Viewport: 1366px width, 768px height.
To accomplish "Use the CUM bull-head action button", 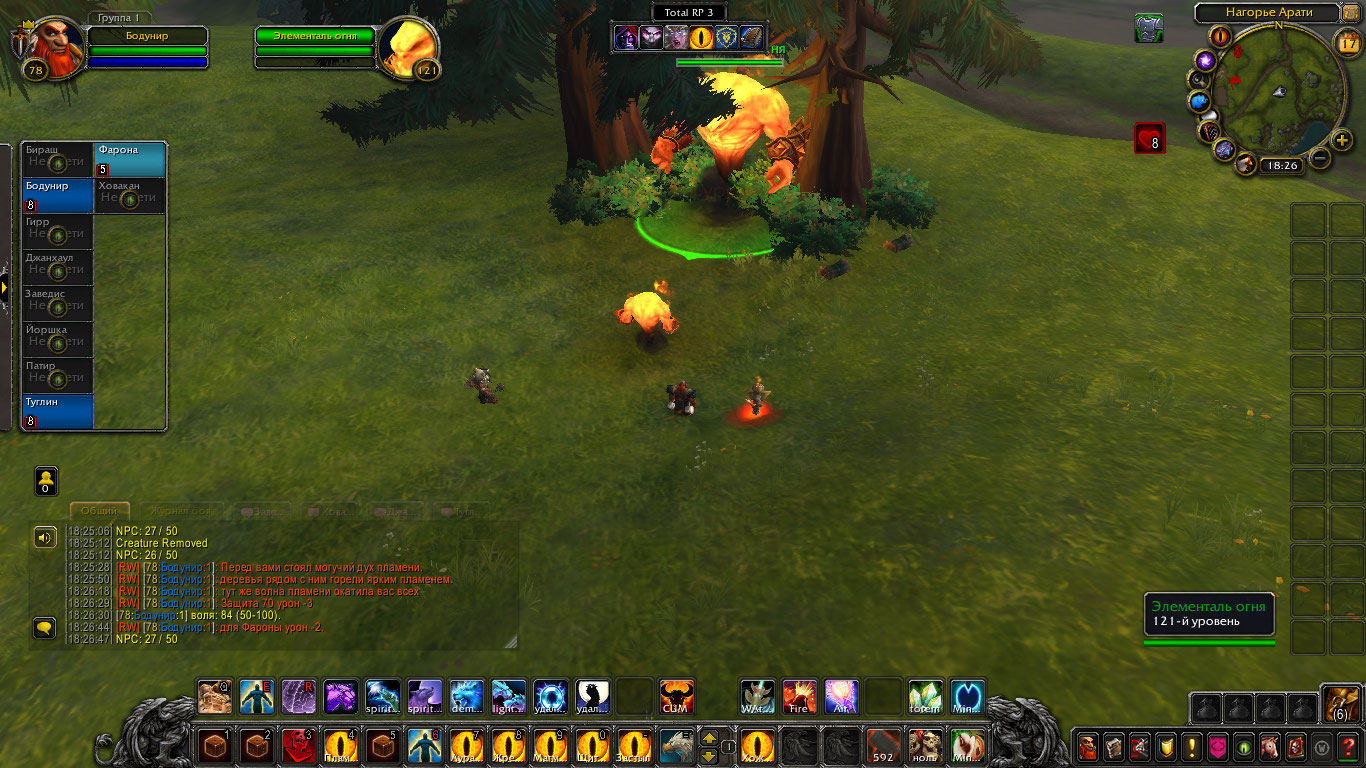I will [677, 697].
